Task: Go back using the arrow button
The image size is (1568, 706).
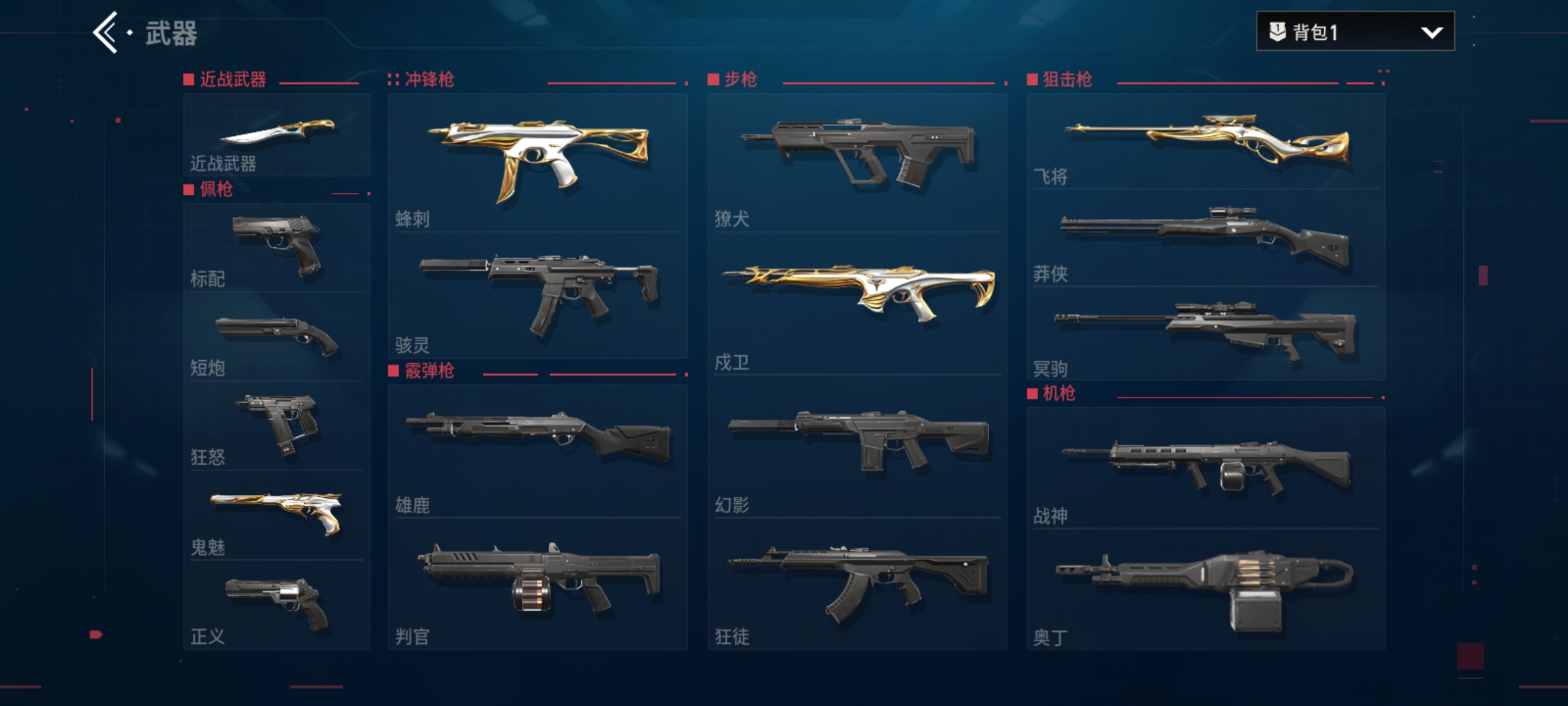Action: pos(106,33)
